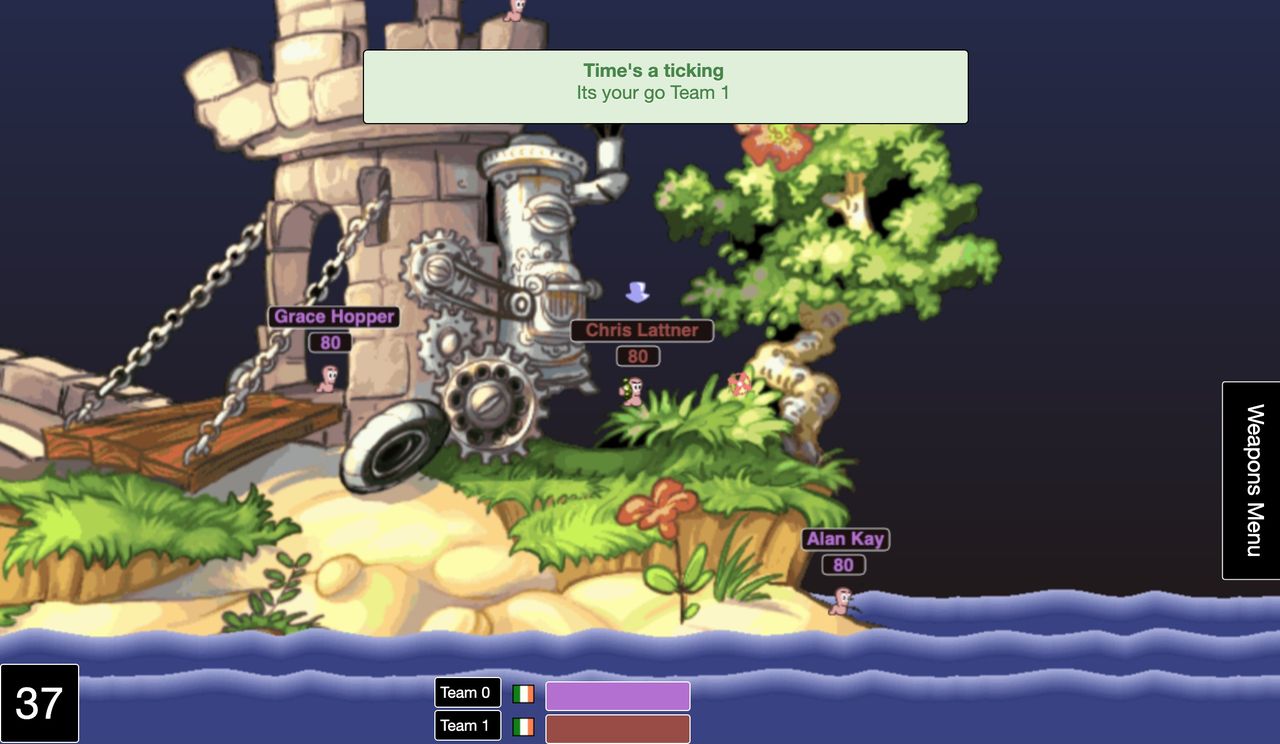Click Alan Kay's name tag
Viewport: 1280px width, 744px height.
point(845,538)
